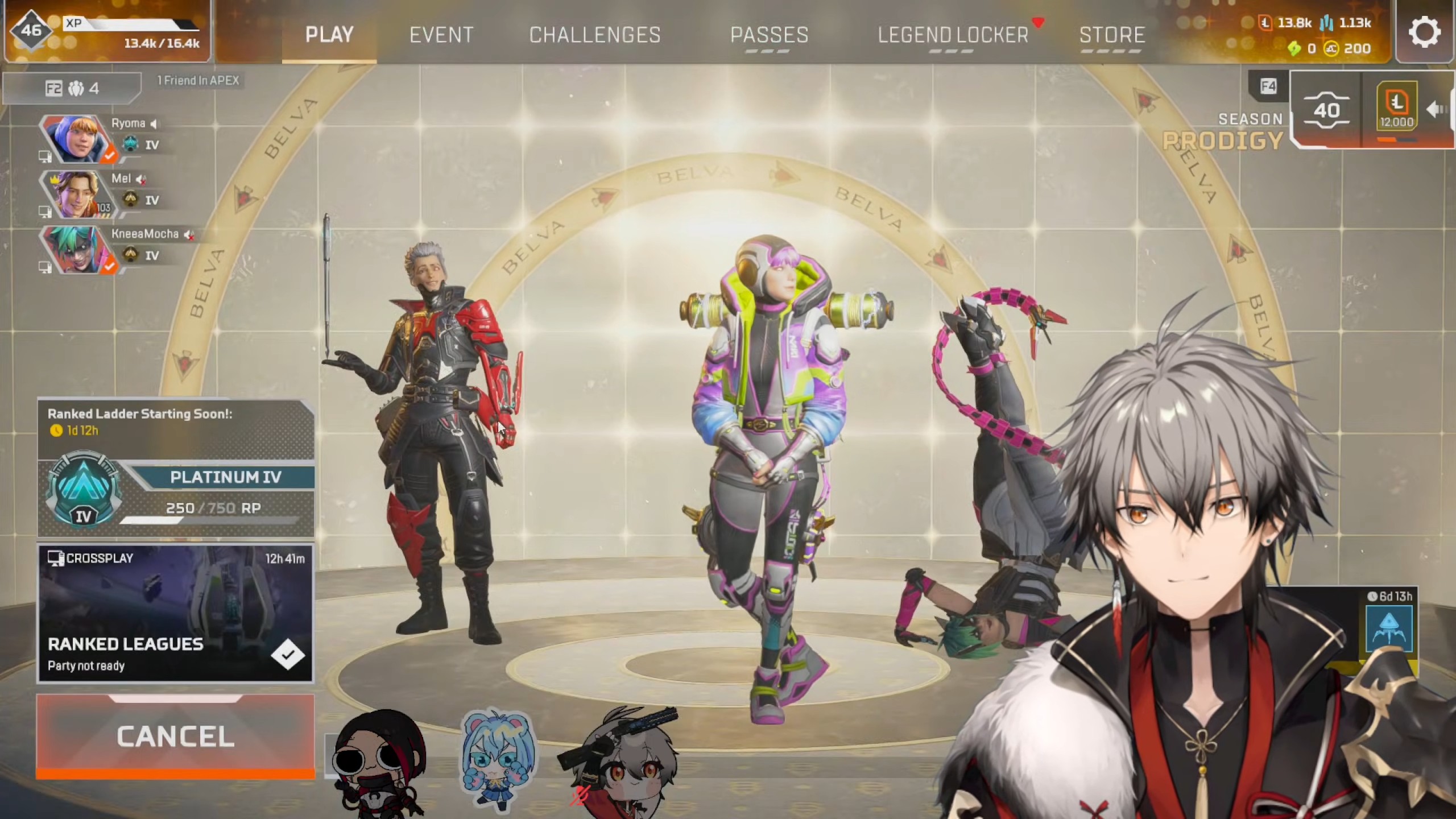Viewport: 1456px width, 819px height.
Task: Open the Season Prodigy battle pass level 40
Action: coord(1326,109)
